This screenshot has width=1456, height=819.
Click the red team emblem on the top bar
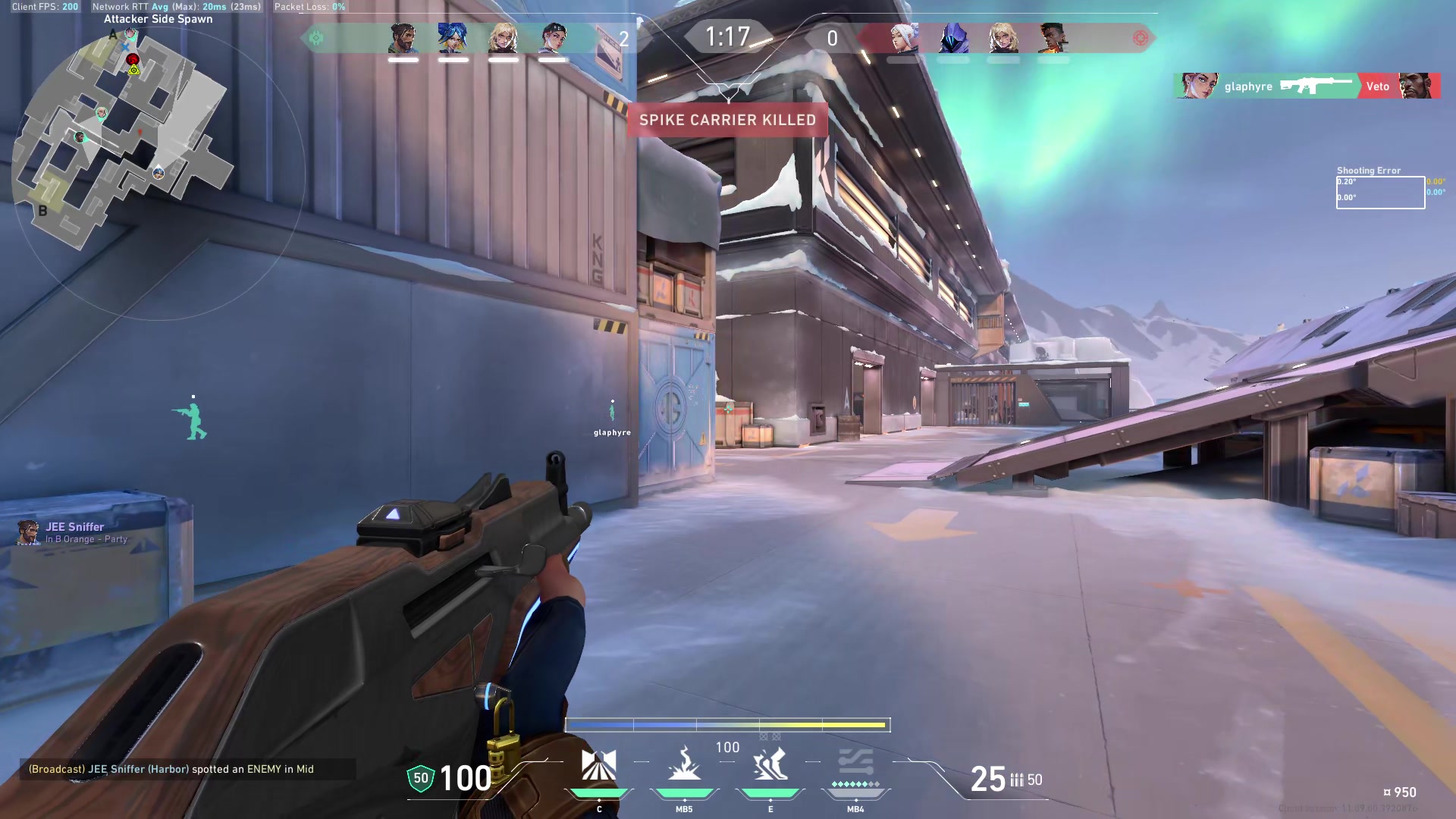1140,38
